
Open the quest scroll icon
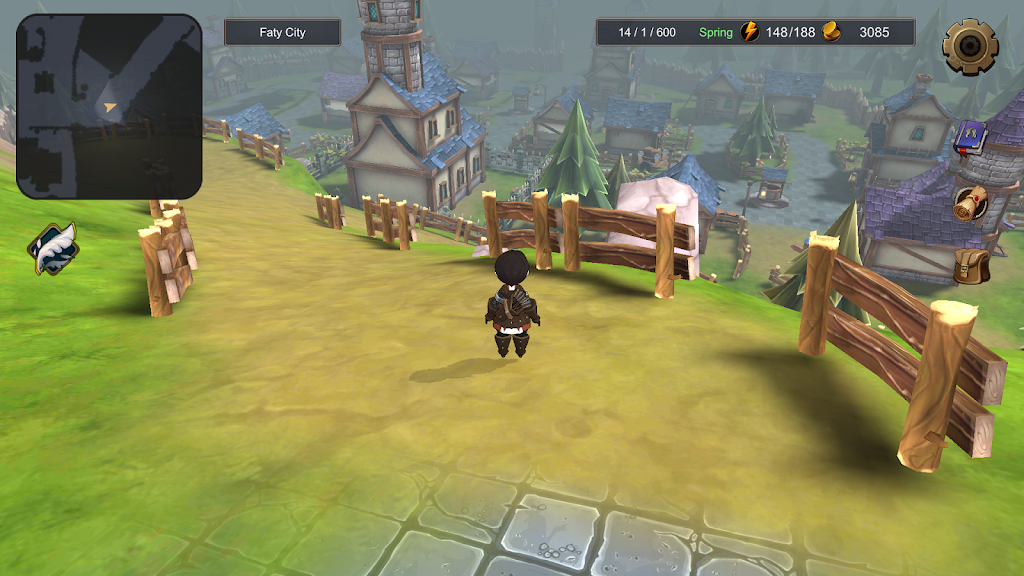(969, 204)
